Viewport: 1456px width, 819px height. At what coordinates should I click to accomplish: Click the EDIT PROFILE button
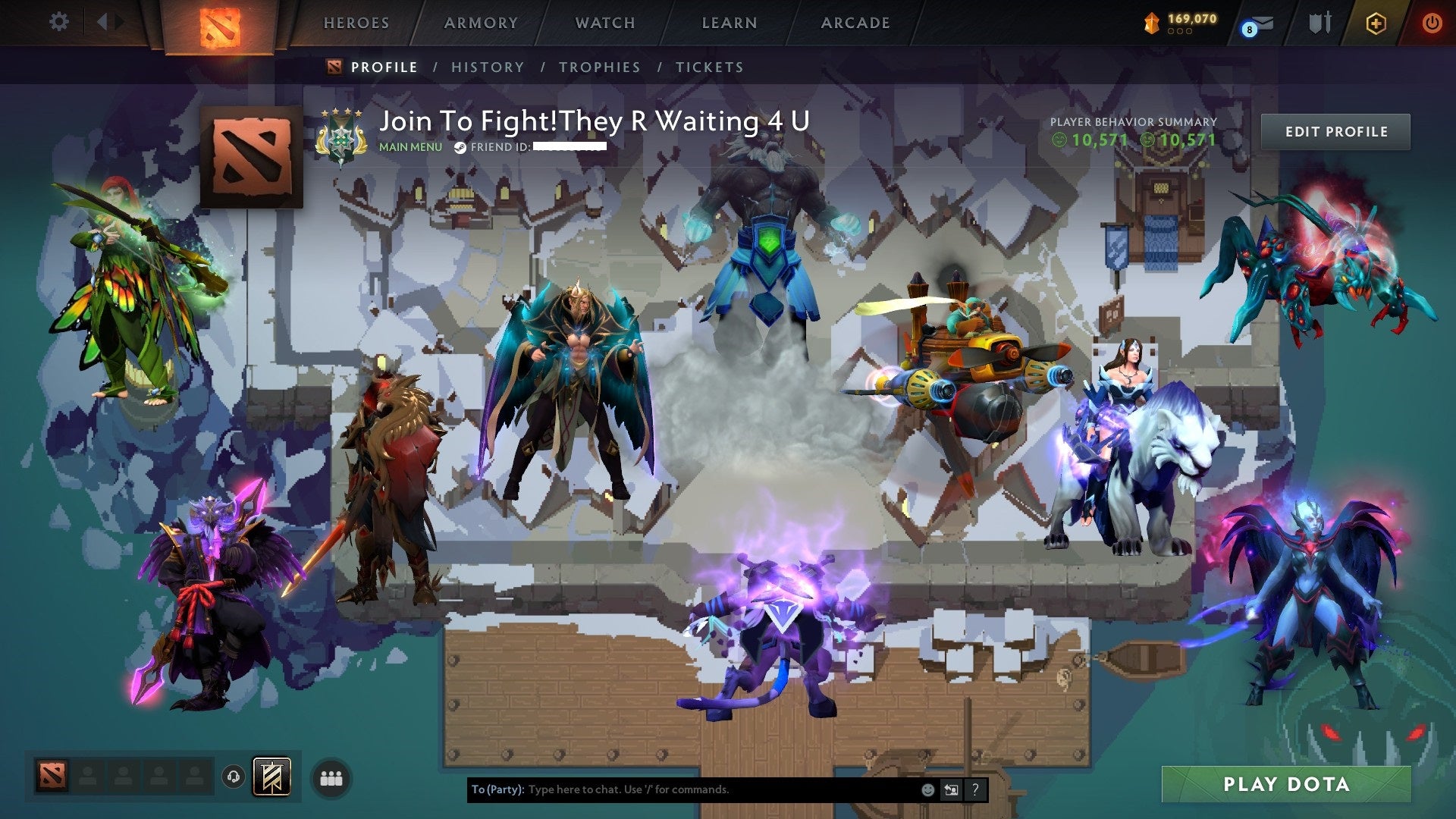(1335, 131)
